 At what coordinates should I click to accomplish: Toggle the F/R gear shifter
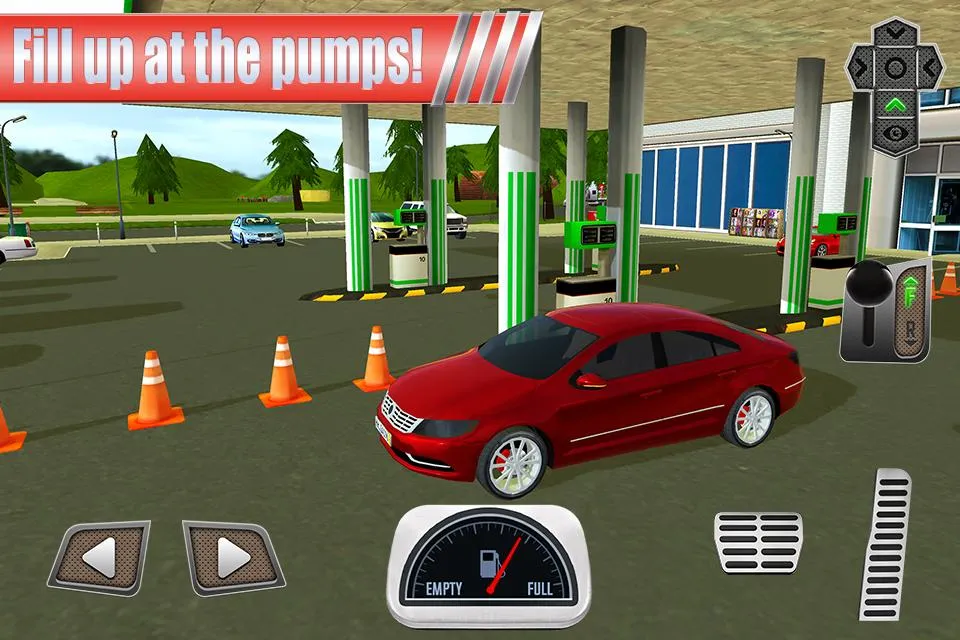[x=885, y=311]
